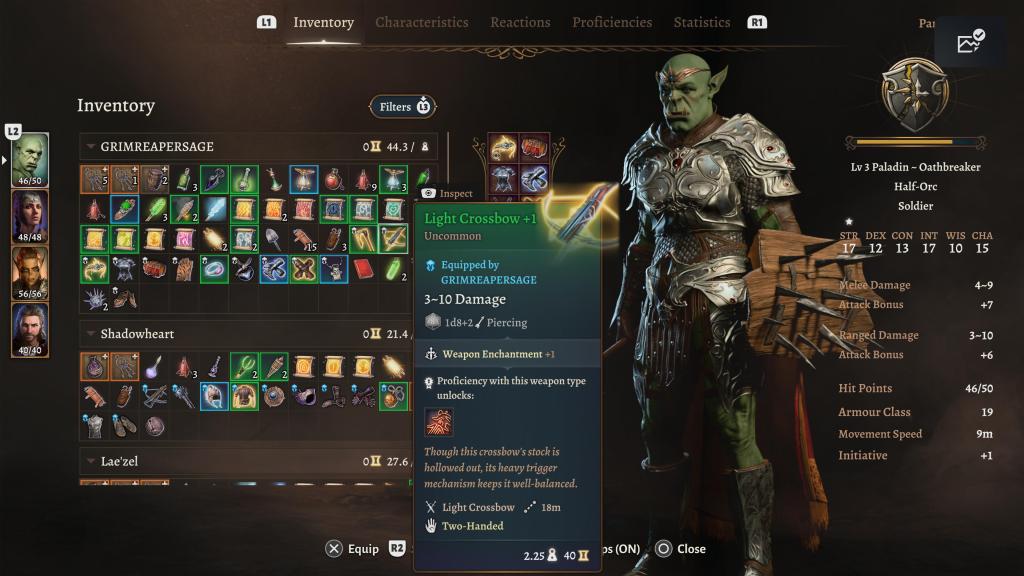1024x576 pixels.
Task: Choose Shadowheart's portrait in party list
Action: click(x=29, y=216)
